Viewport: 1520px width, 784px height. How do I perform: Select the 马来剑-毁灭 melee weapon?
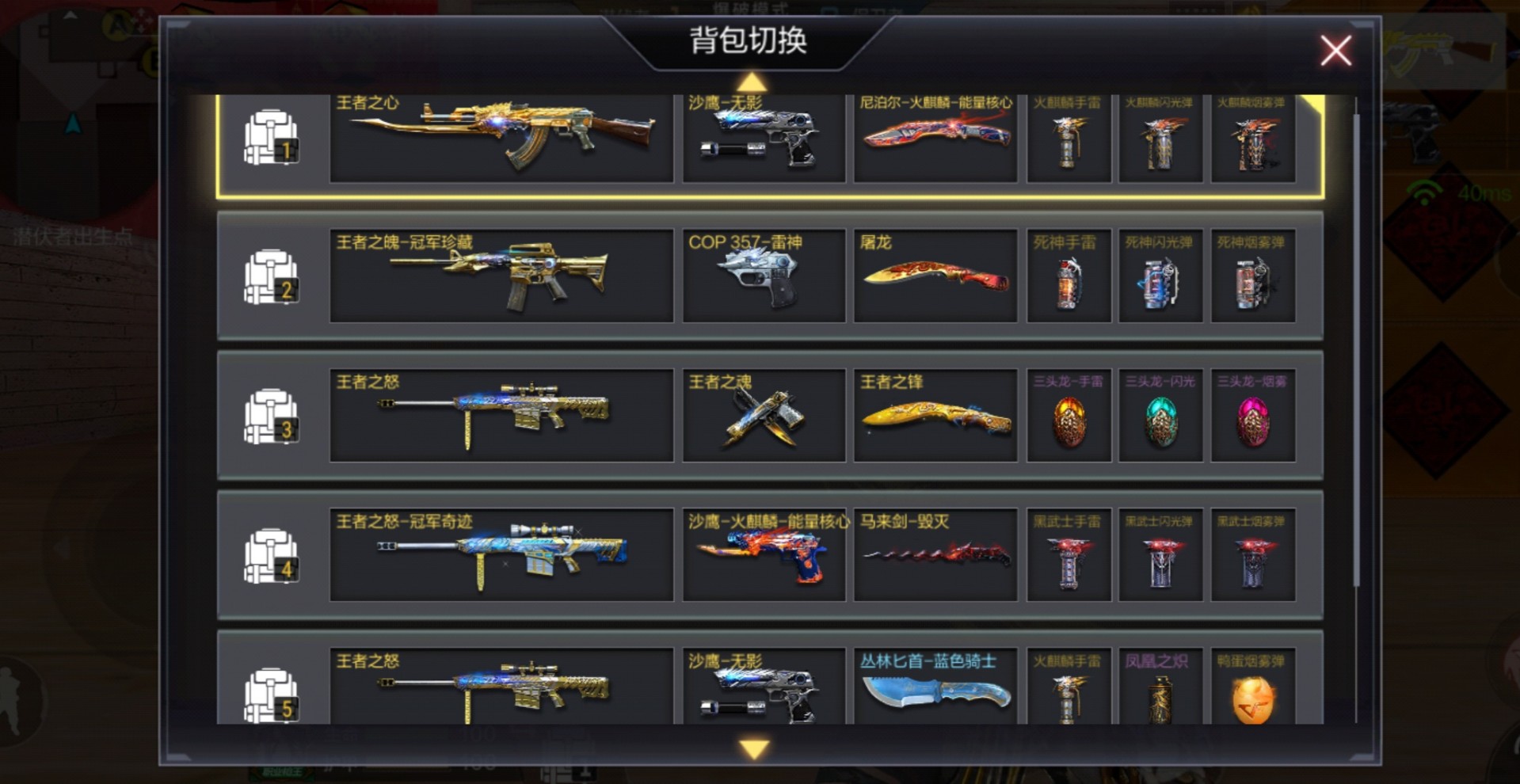[x=935, y=554]
